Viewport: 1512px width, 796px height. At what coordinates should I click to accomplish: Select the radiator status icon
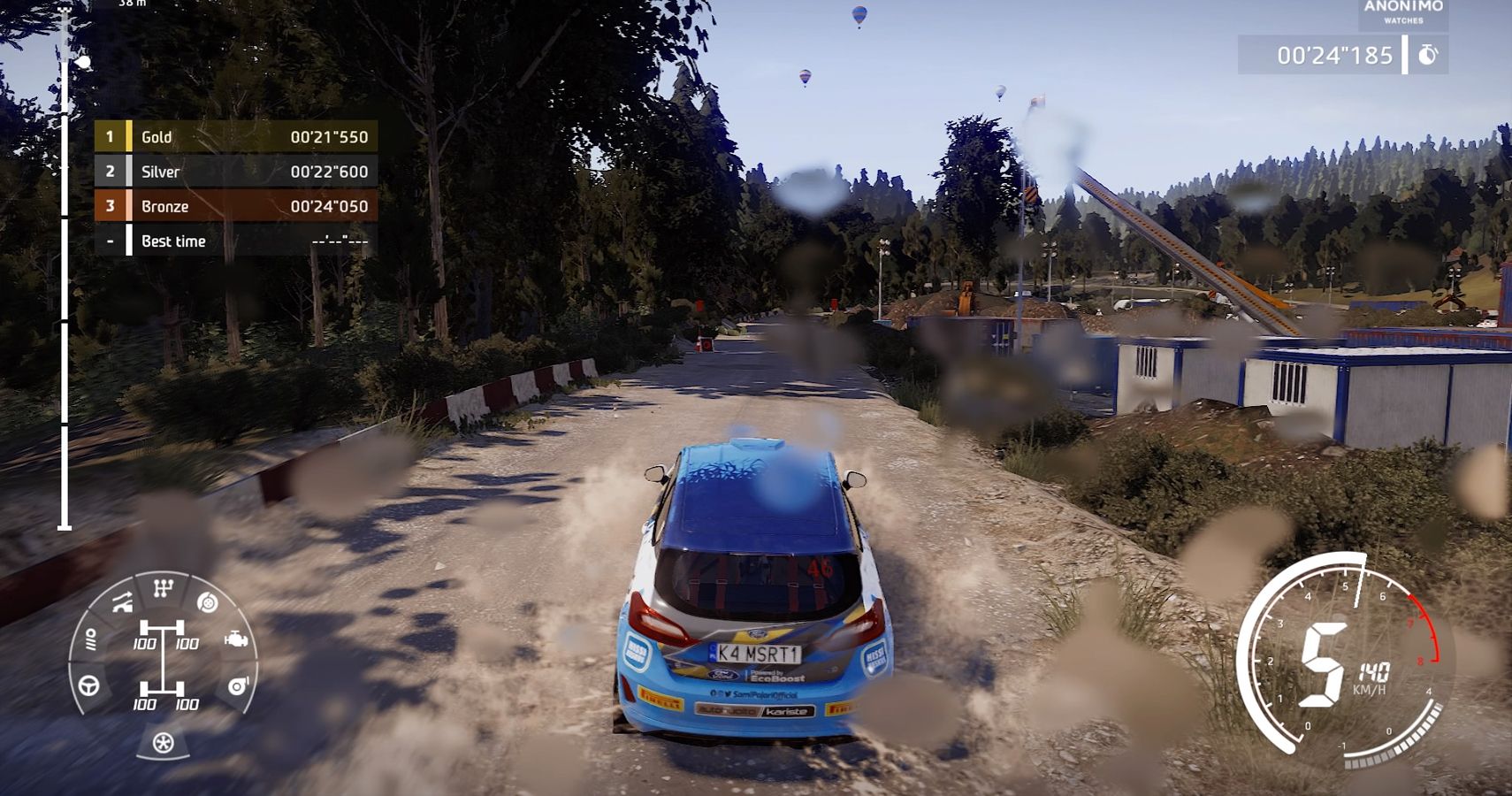pyautogui.click(x=92, y=639)
